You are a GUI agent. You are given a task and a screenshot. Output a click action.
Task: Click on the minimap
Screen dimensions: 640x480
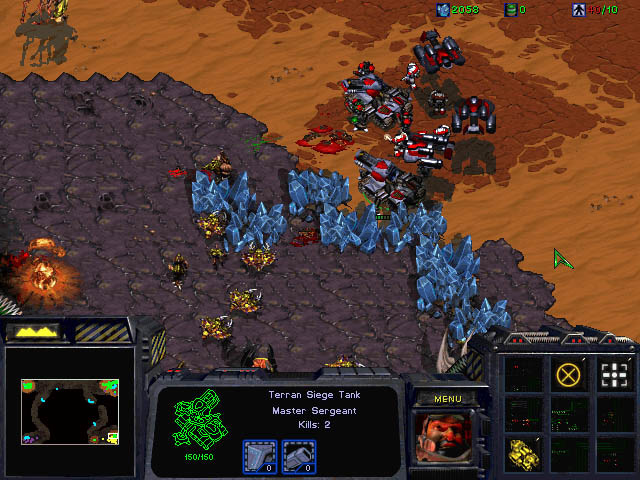[69, 411]
